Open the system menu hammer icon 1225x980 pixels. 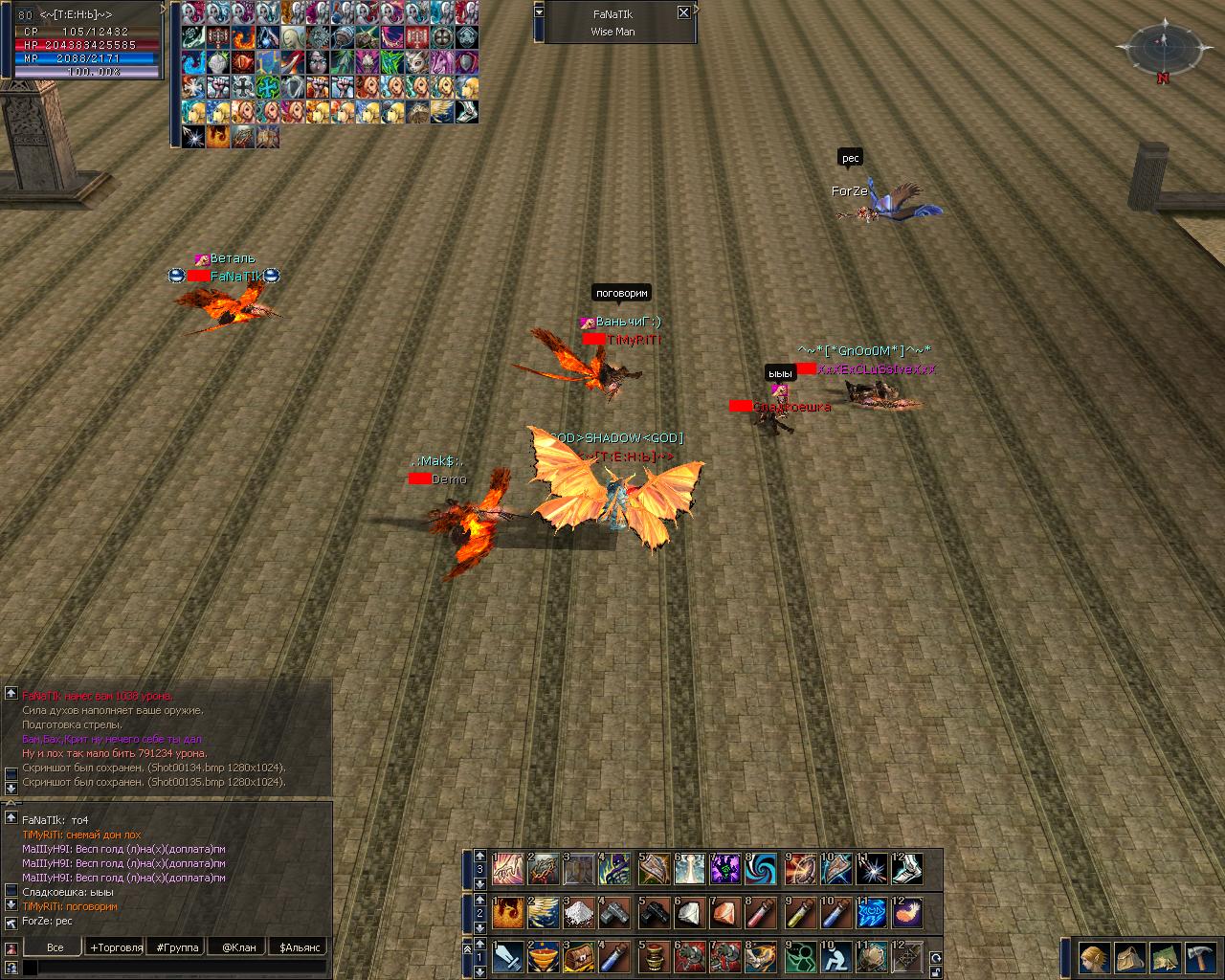[x=1200, y=957]
